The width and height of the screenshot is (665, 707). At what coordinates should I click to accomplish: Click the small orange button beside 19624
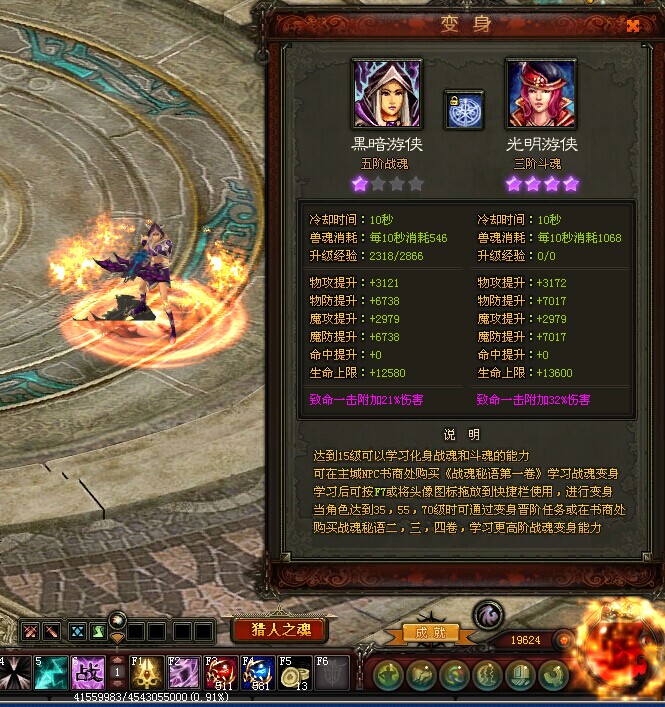564,640
